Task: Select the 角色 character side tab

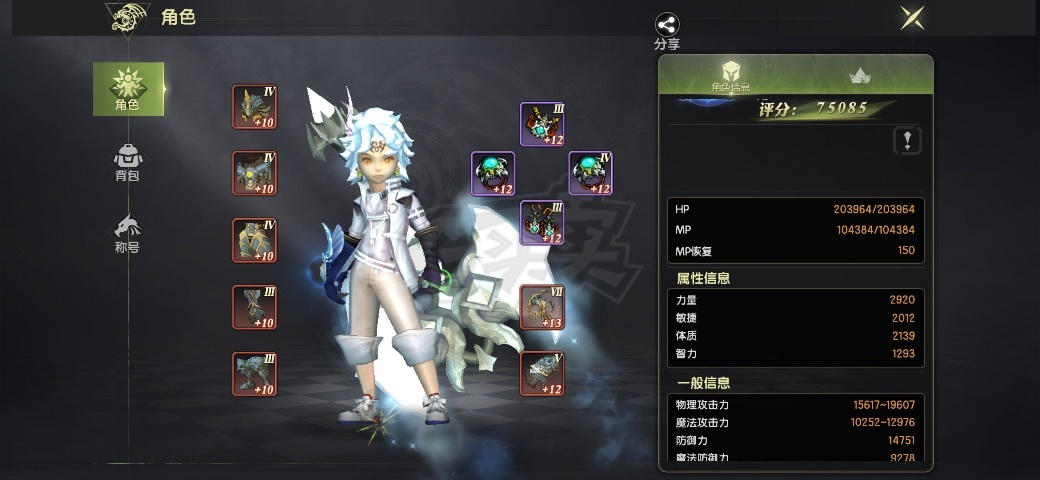Action: click(128, 88)
